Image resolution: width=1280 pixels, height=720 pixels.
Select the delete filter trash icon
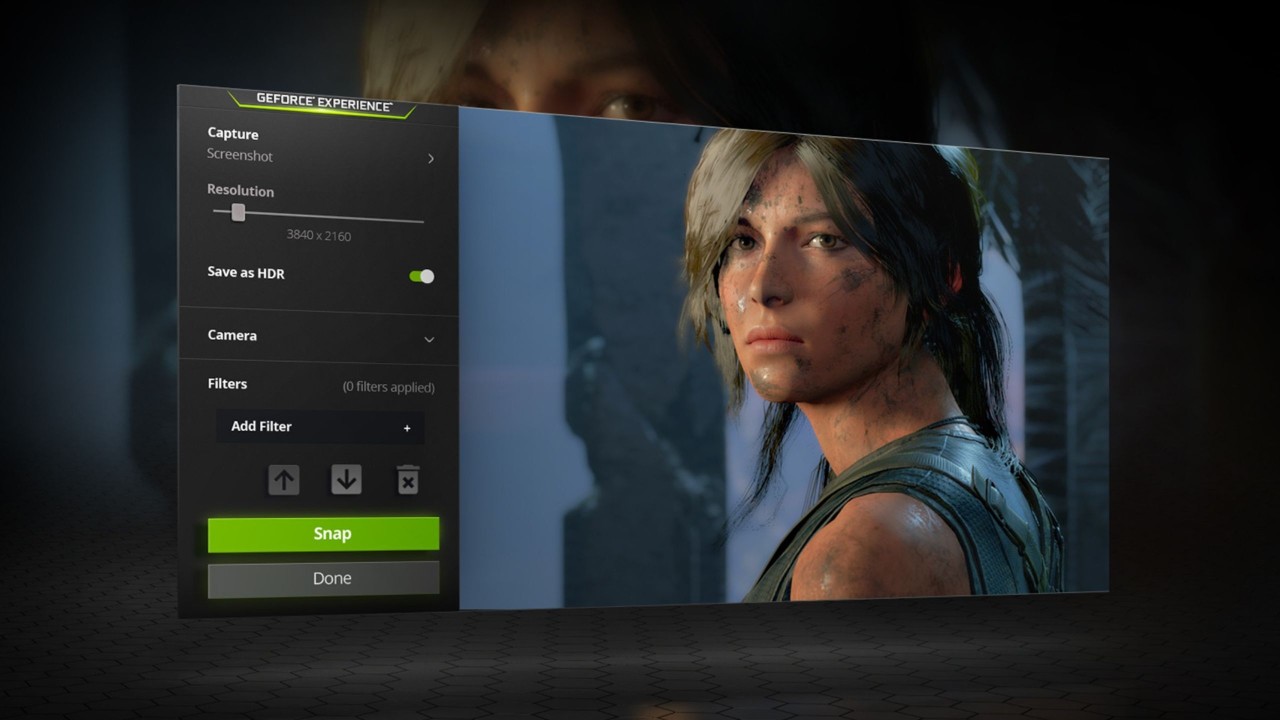409,480
